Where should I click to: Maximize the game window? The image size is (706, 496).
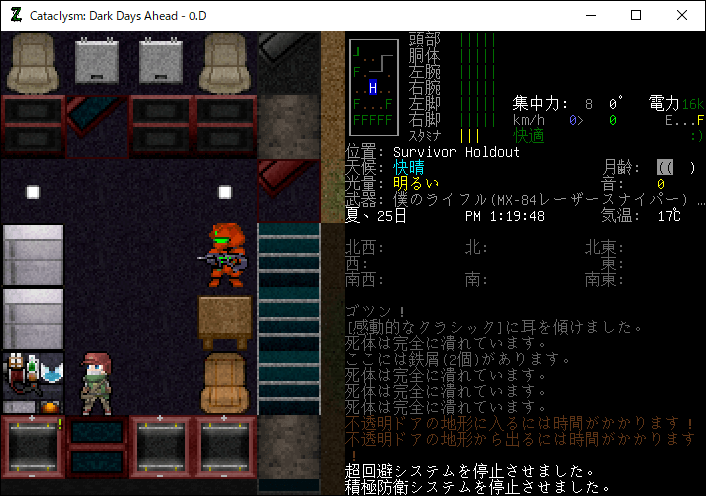tap(636, 15)
